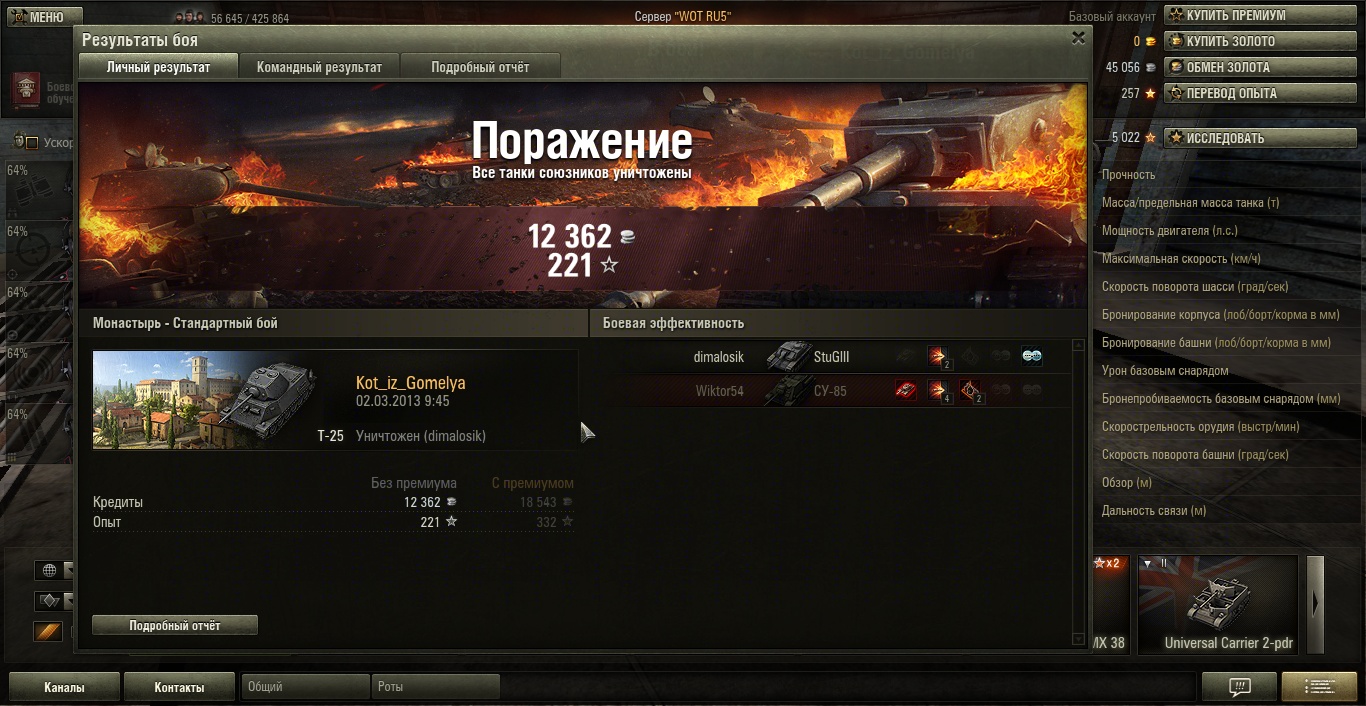Switch to Командный результат tab
The image size is (1366, 706).
319,67
